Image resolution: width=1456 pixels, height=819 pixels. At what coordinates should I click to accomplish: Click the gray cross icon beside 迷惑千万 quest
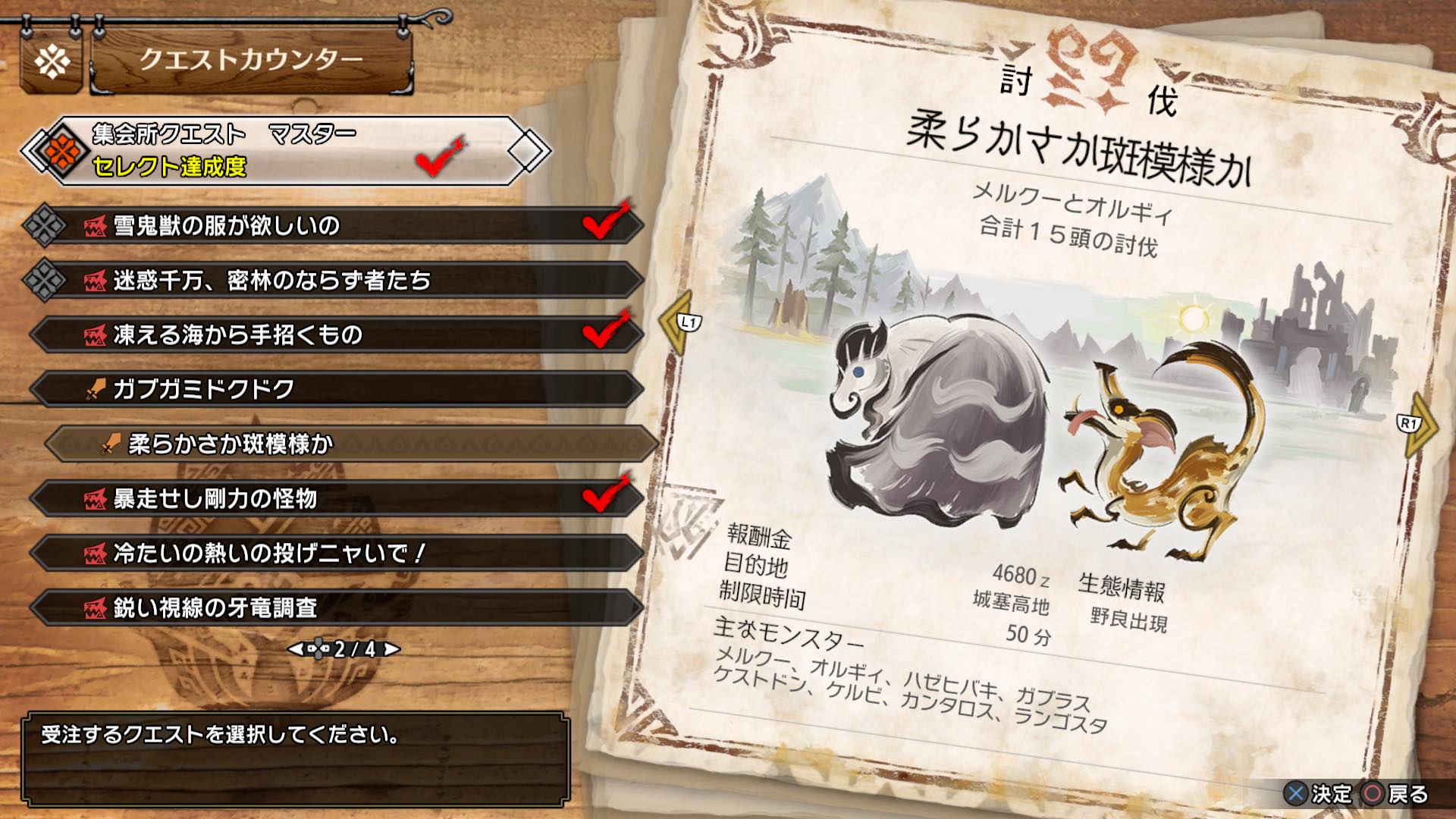click(49, 282)
